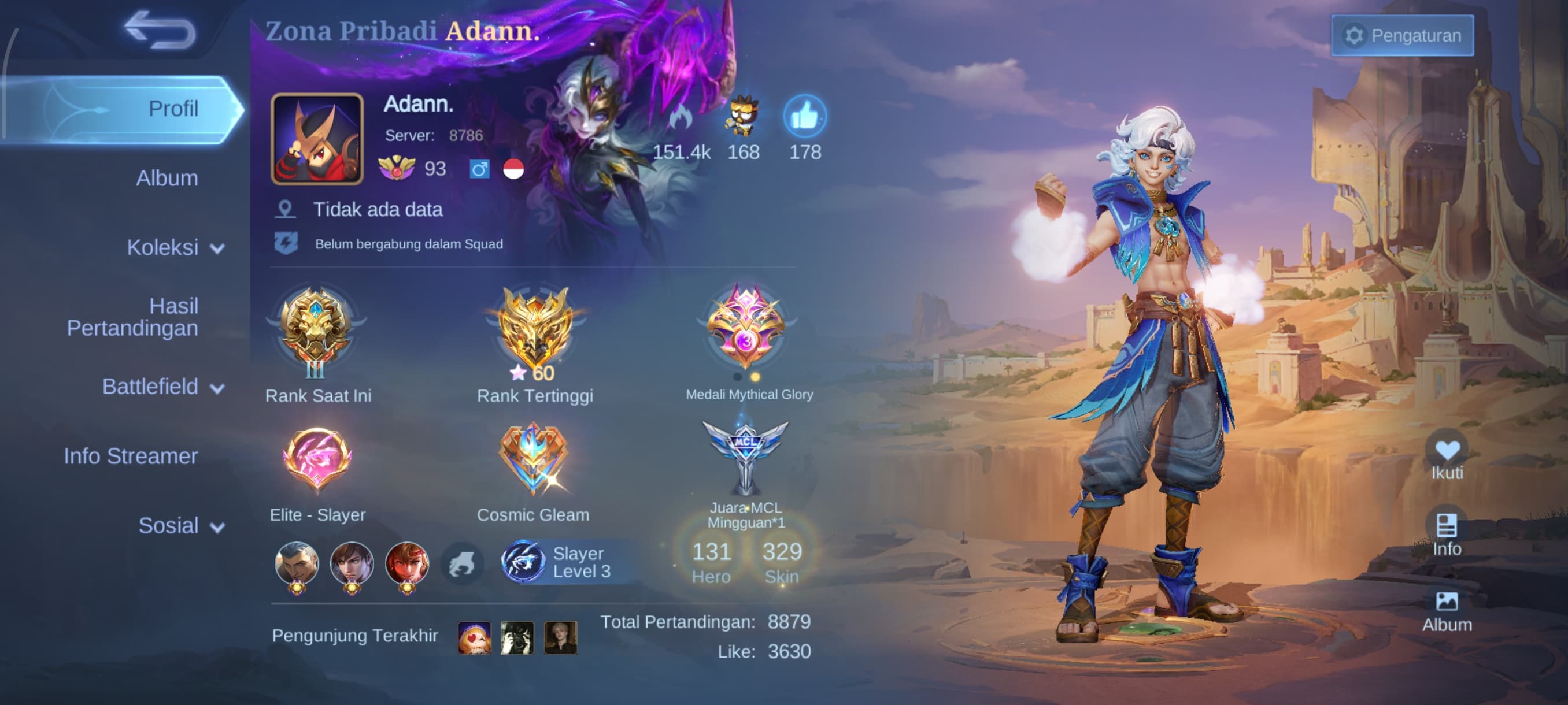
Task: Switch to the Album sidebar tab
Action: tap(167, 178)
